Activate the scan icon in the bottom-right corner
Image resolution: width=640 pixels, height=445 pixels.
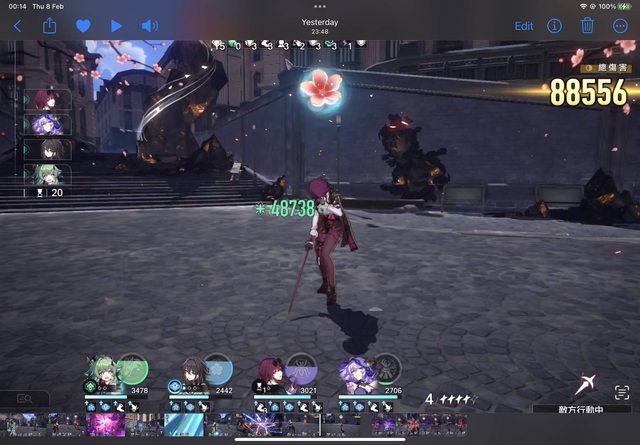click(622, 392)
